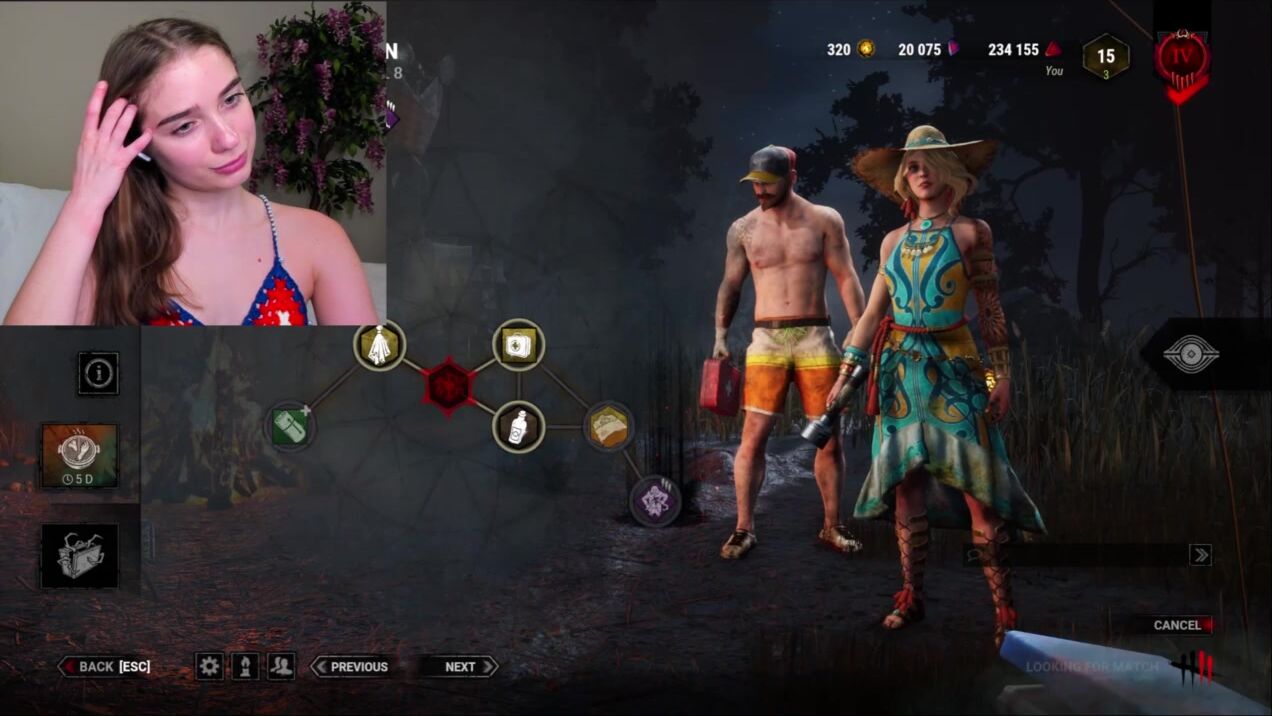Buy the white bottle bloodweb node
The image size is (1272, 716).
518,427
